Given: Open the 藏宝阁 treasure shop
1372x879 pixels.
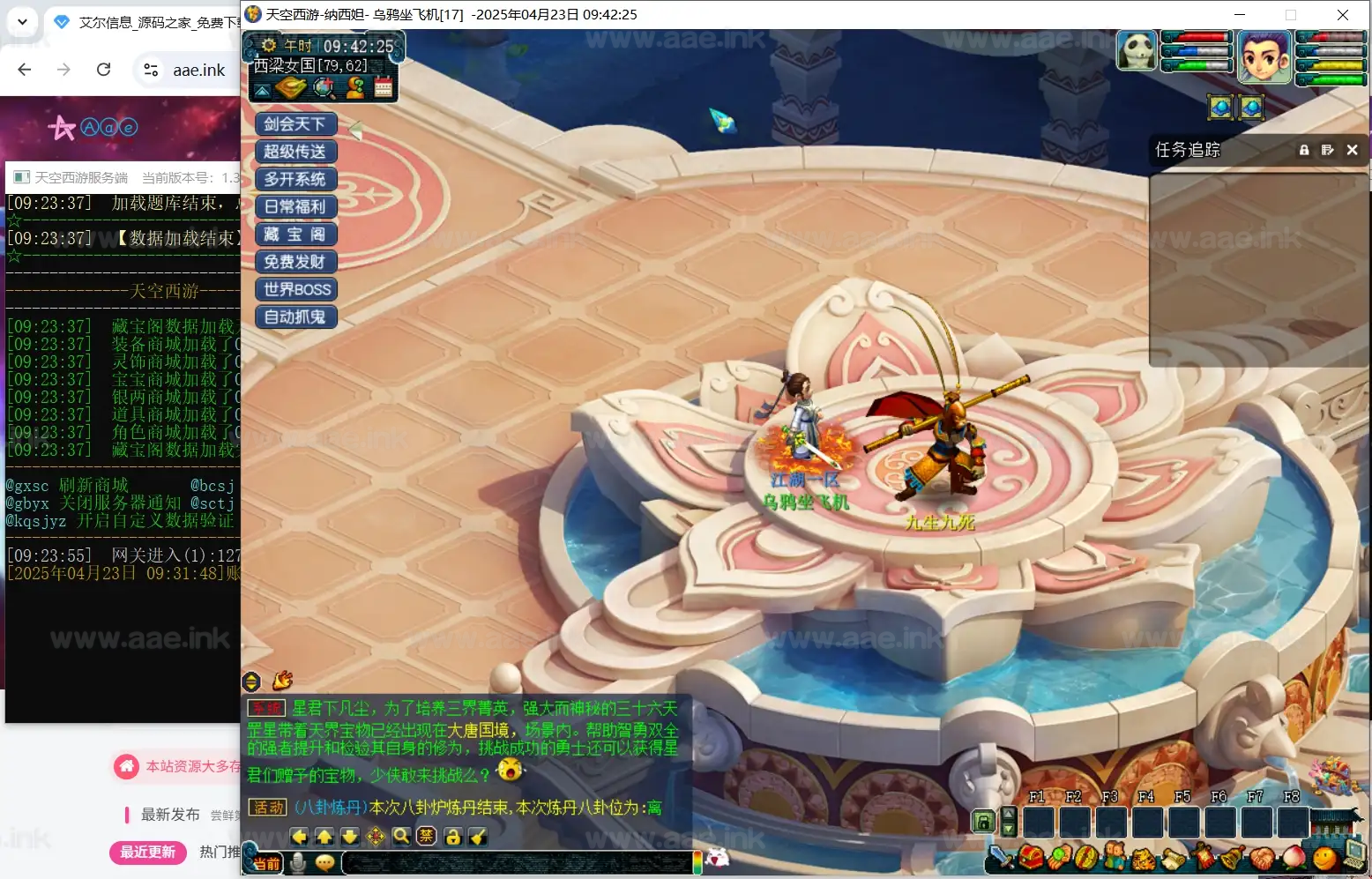Looking at the screenshot, I should coord(295,235).
